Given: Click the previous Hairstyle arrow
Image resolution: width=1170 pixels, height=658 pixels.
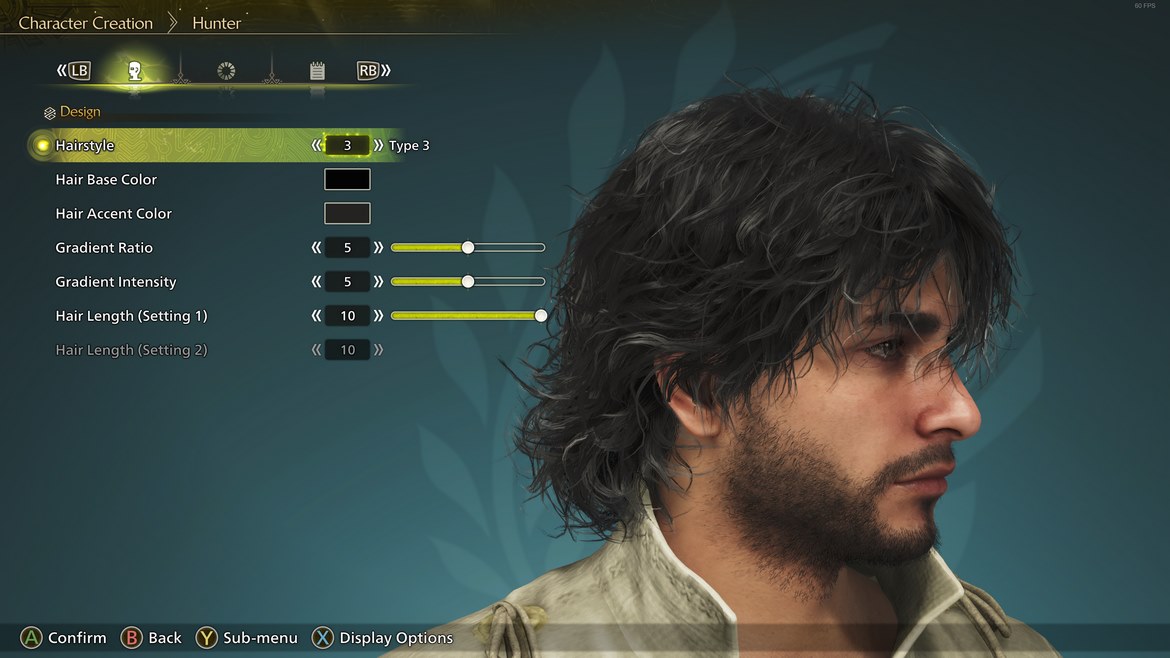Looking at the screenshot, I should click(317, 146).
